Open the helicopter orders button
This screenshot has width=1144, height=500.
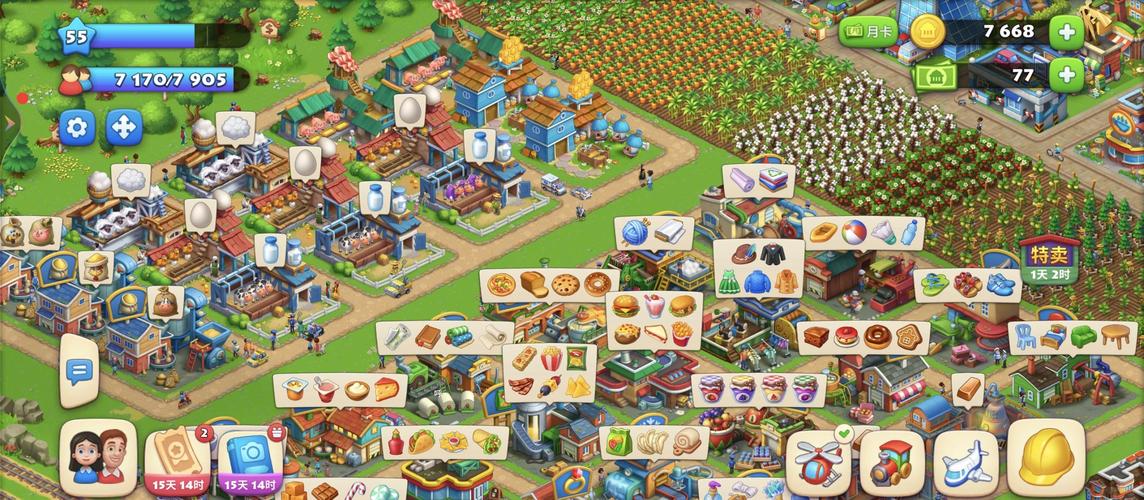click(x=819, y=462)
